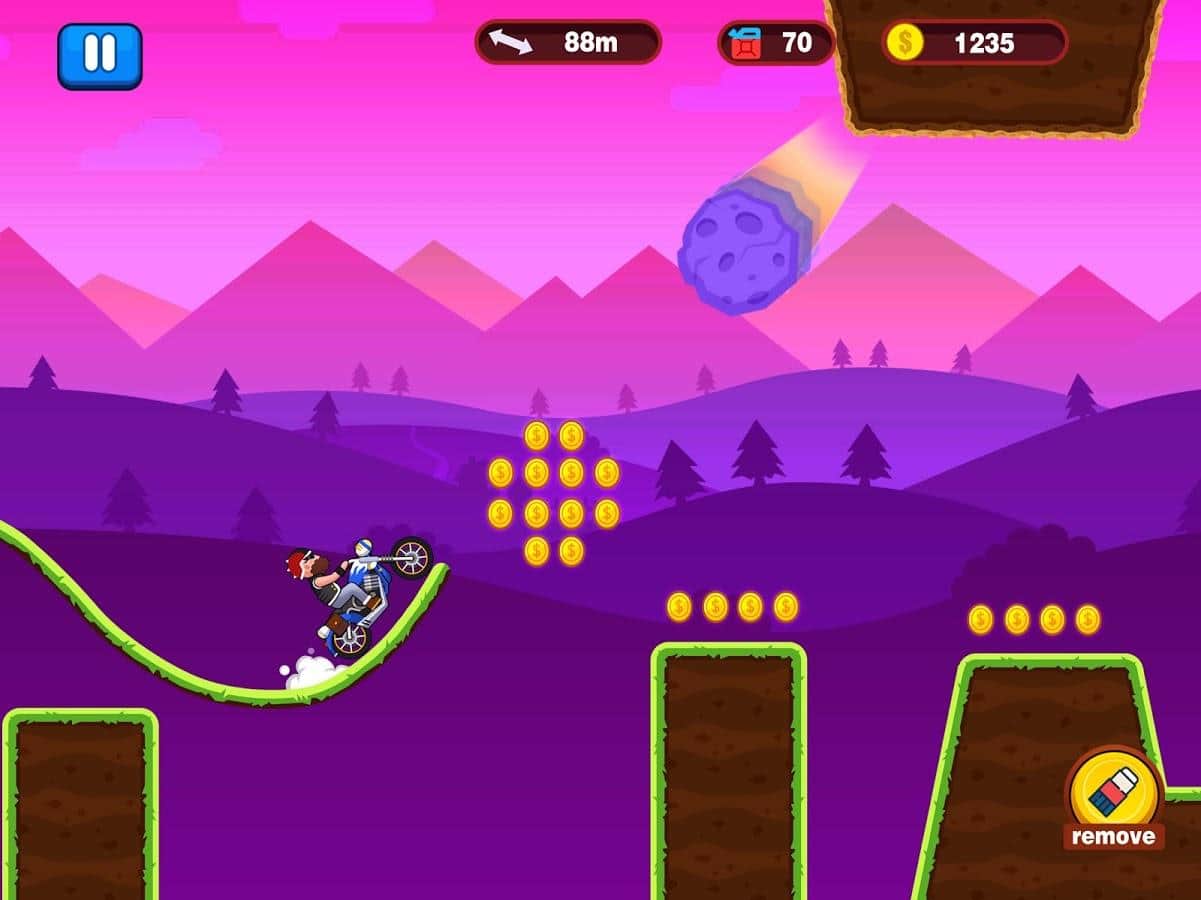Activate the eraser remove button

coord(1113,797)
